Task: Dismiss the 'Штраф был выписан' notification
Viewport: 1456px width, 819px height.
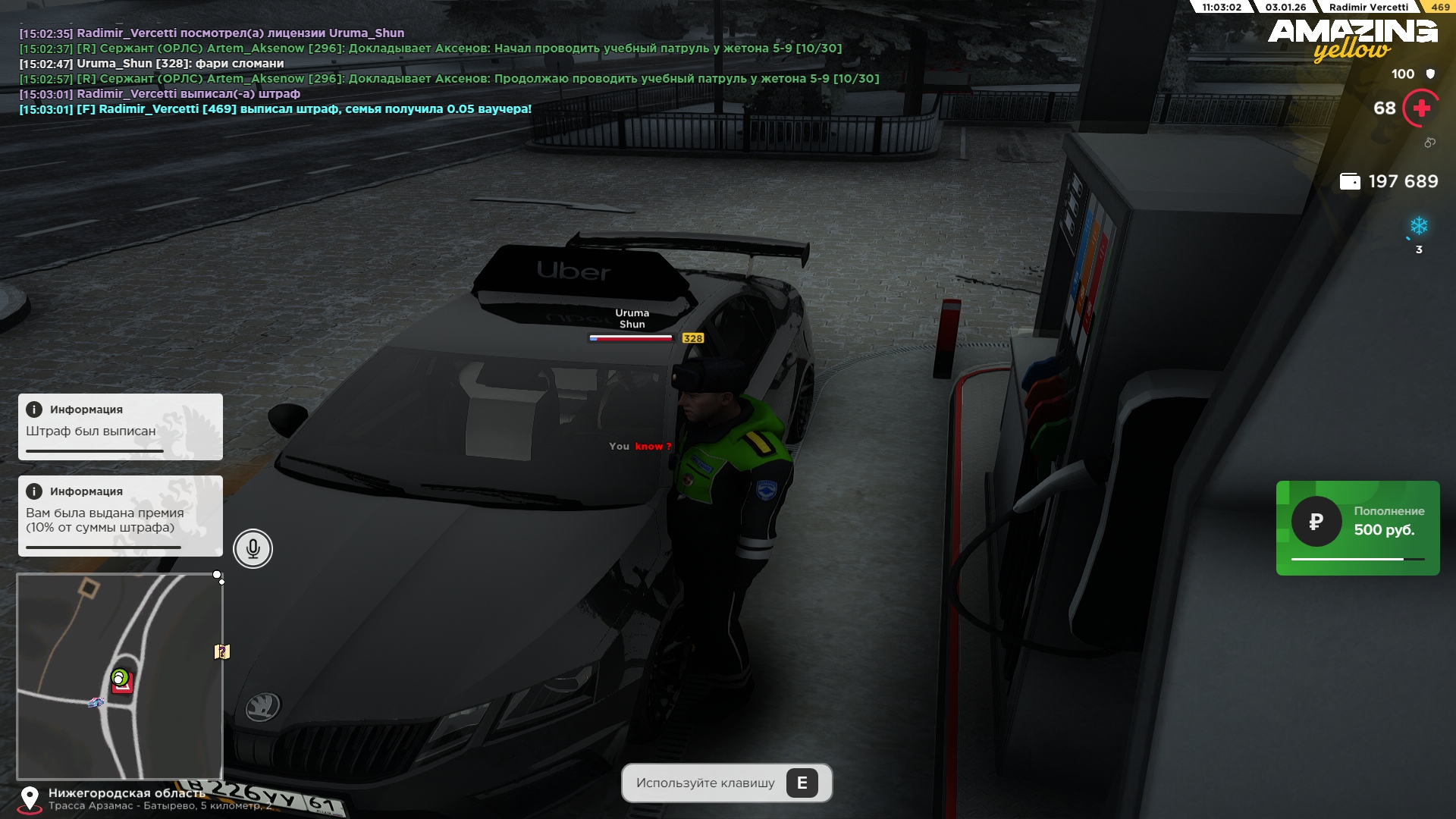Action: [120, 426]
